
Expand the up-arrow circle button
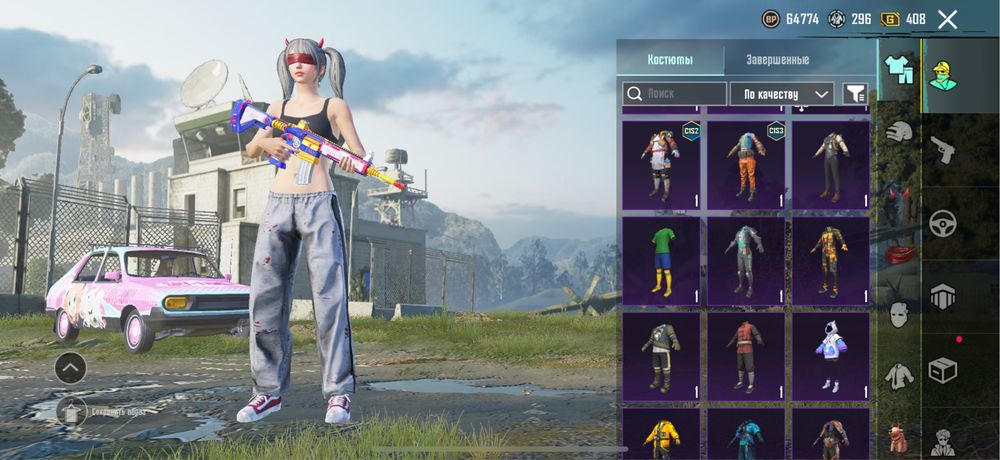click(x=70, y=368)
